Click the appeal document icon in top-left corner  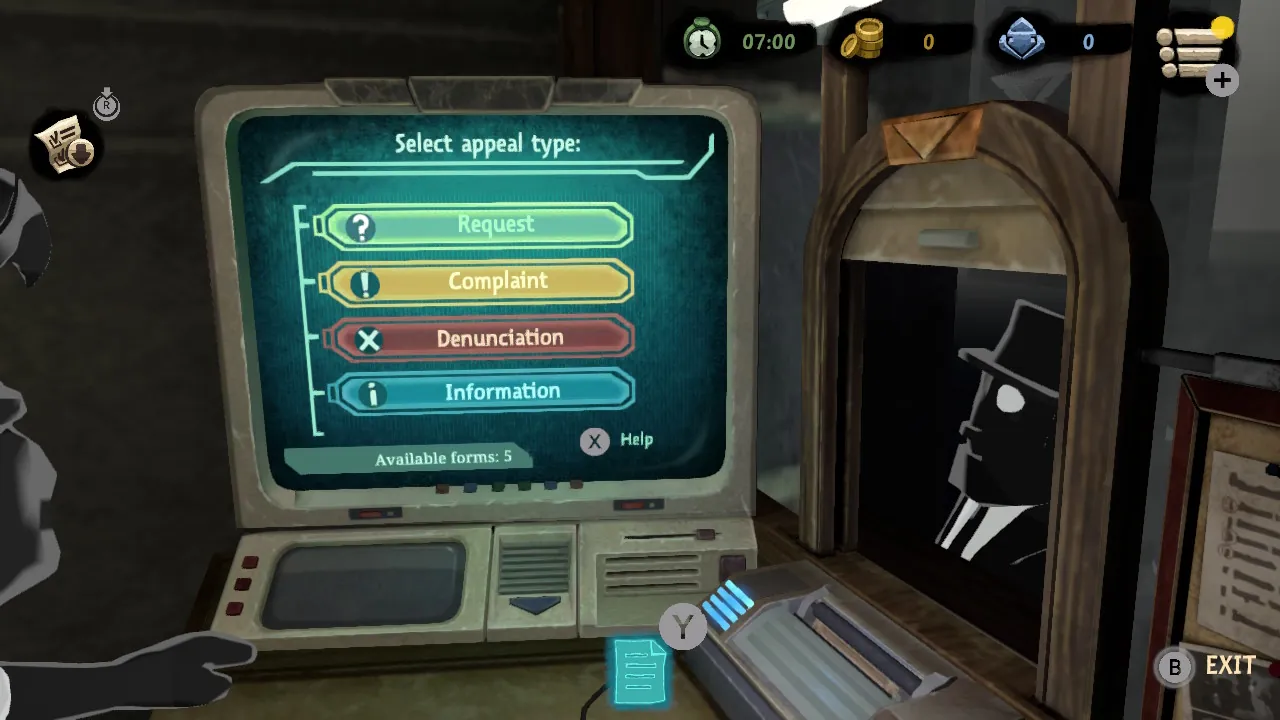tap(63, 145)
